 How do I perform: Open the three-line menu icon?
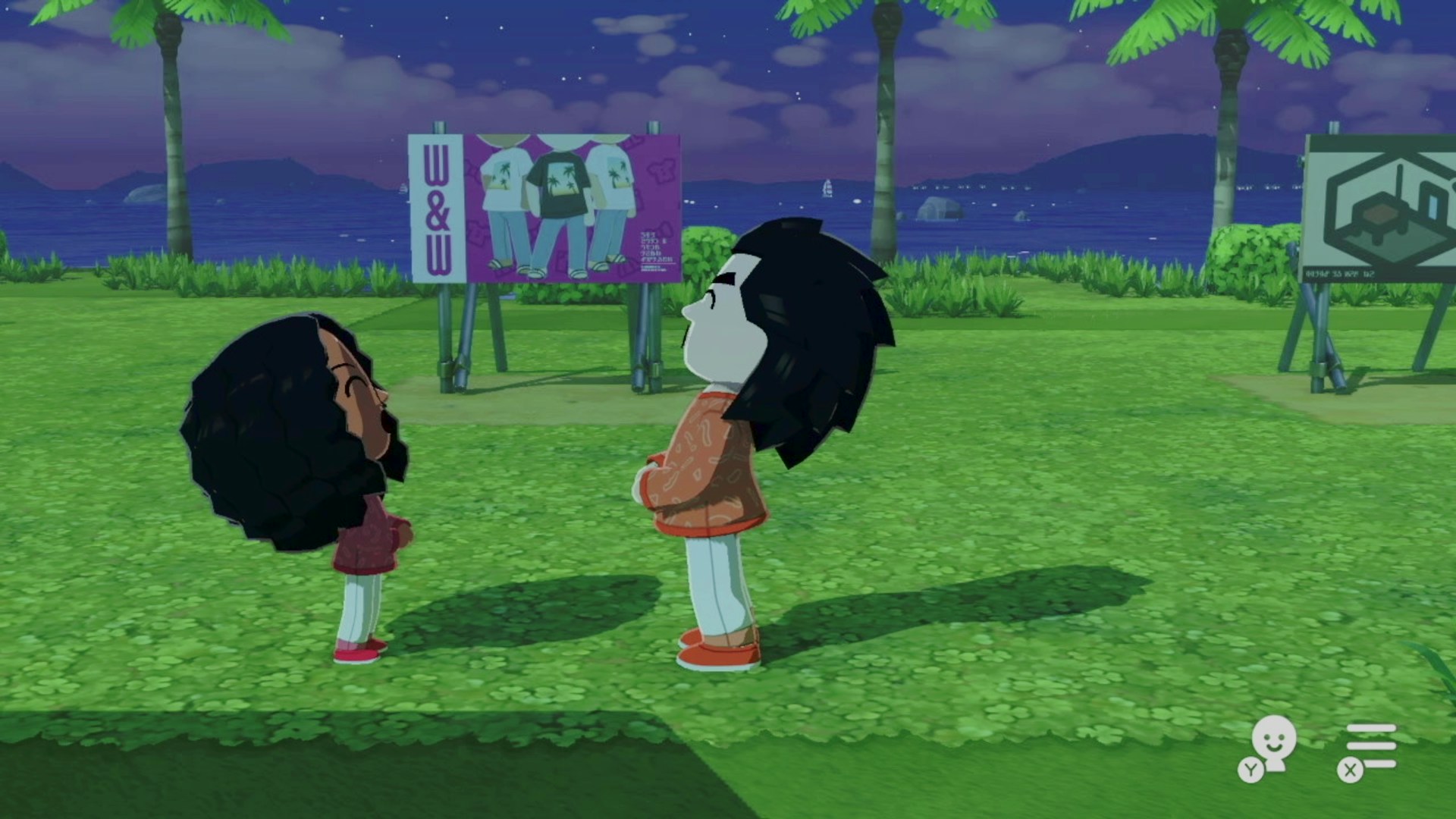tap(1370, 745)
